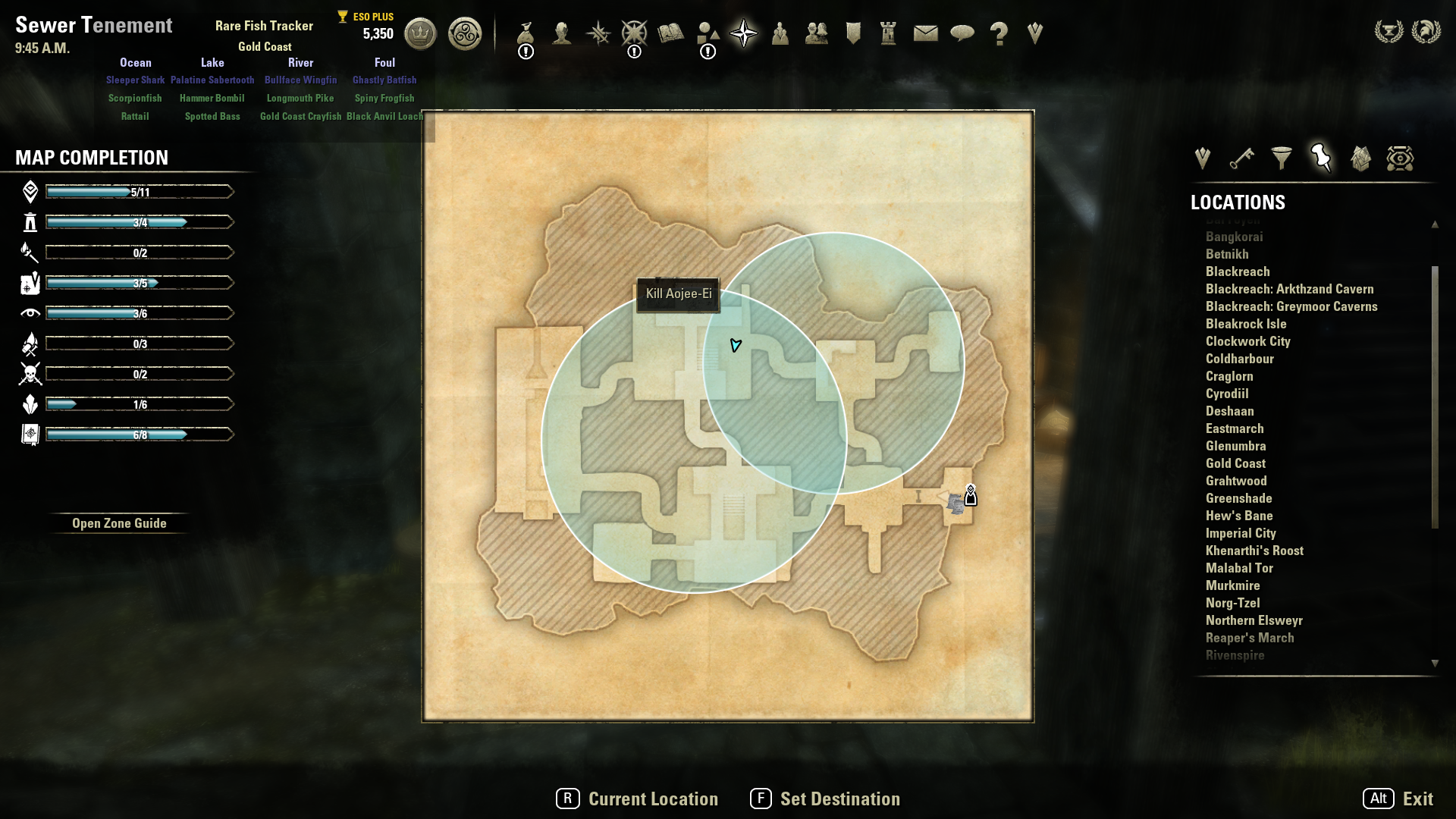Switch to the antiquities eye tab
This screenshot has width=1456, height=819.
click(1400, 158)
